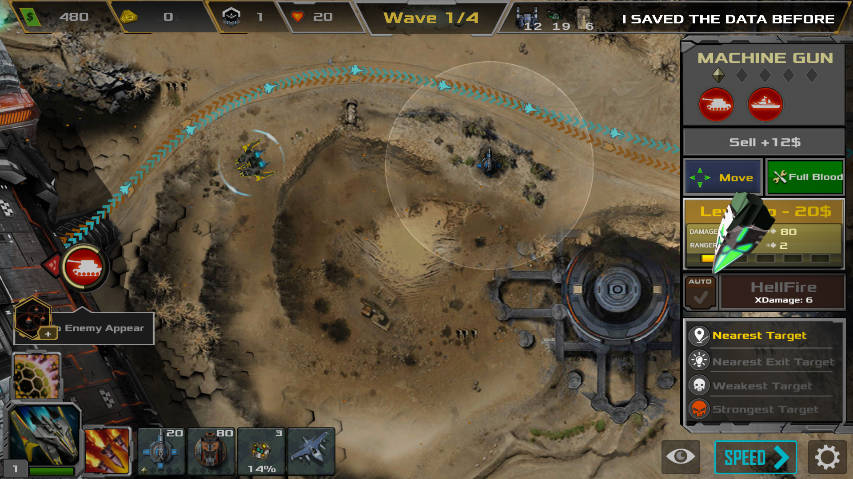Toggle the AUTO HellFire checkbox
The image size is (853, 479).
tap(698, 293)
